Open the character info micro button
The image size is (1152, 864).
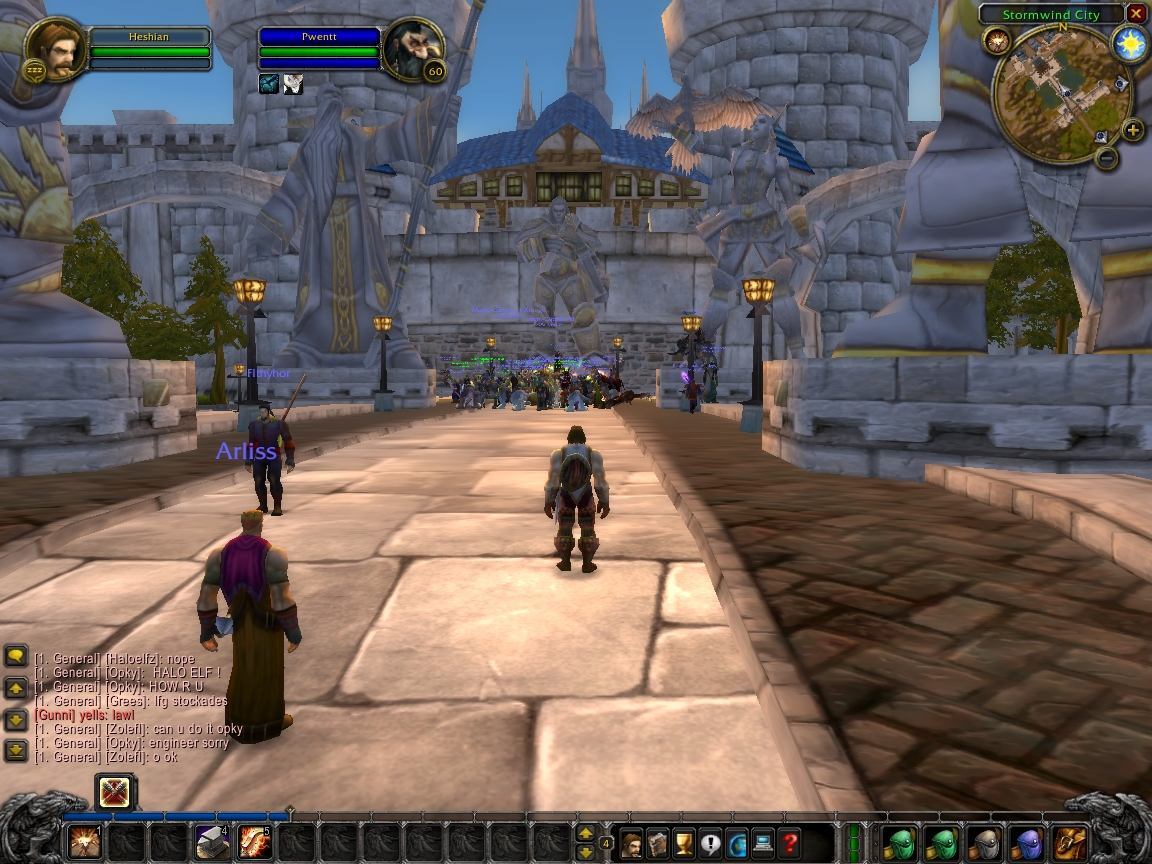pos(632,843)
